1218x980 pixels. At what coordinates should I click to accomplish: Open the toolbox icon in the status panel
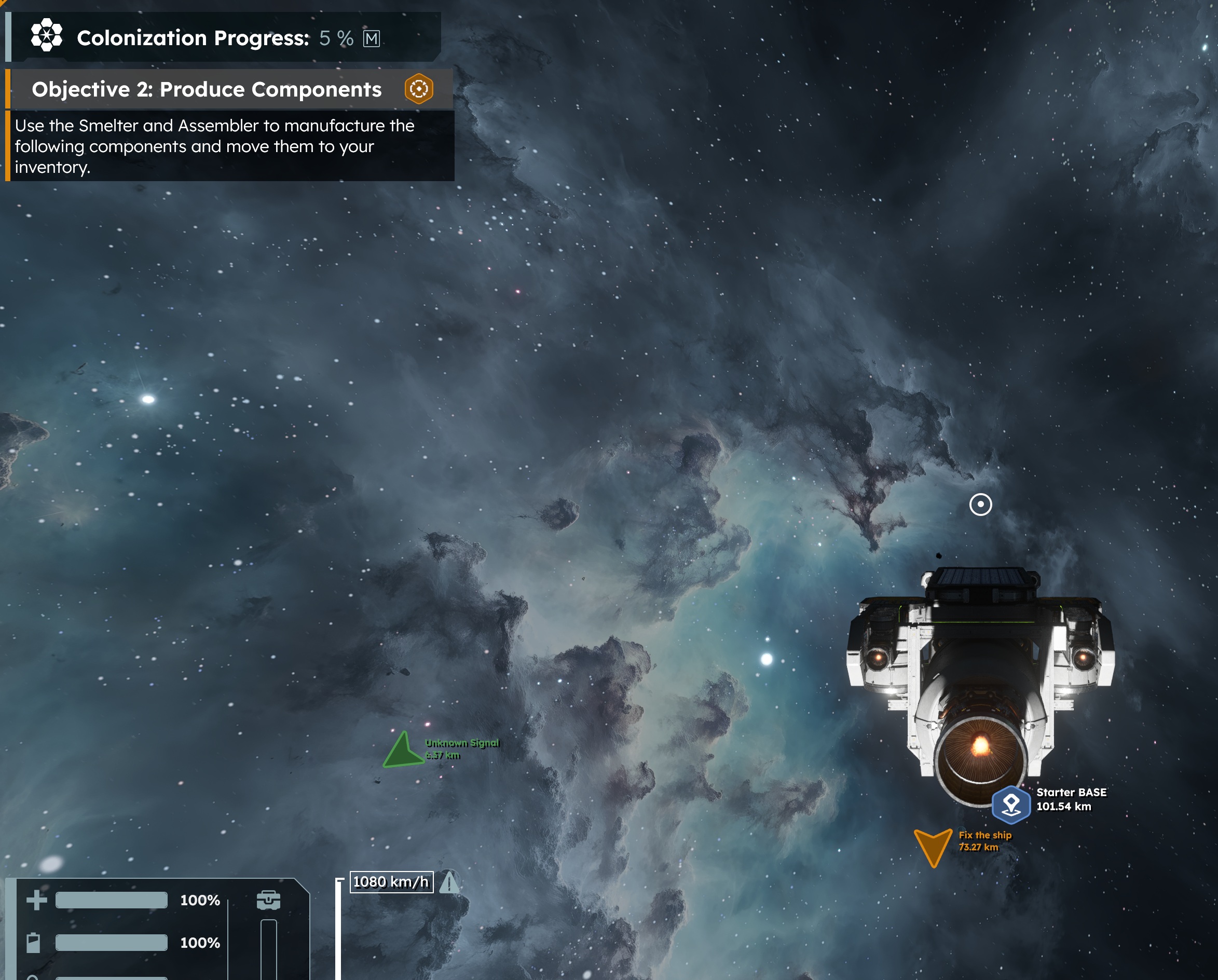(x=268, y=900)
